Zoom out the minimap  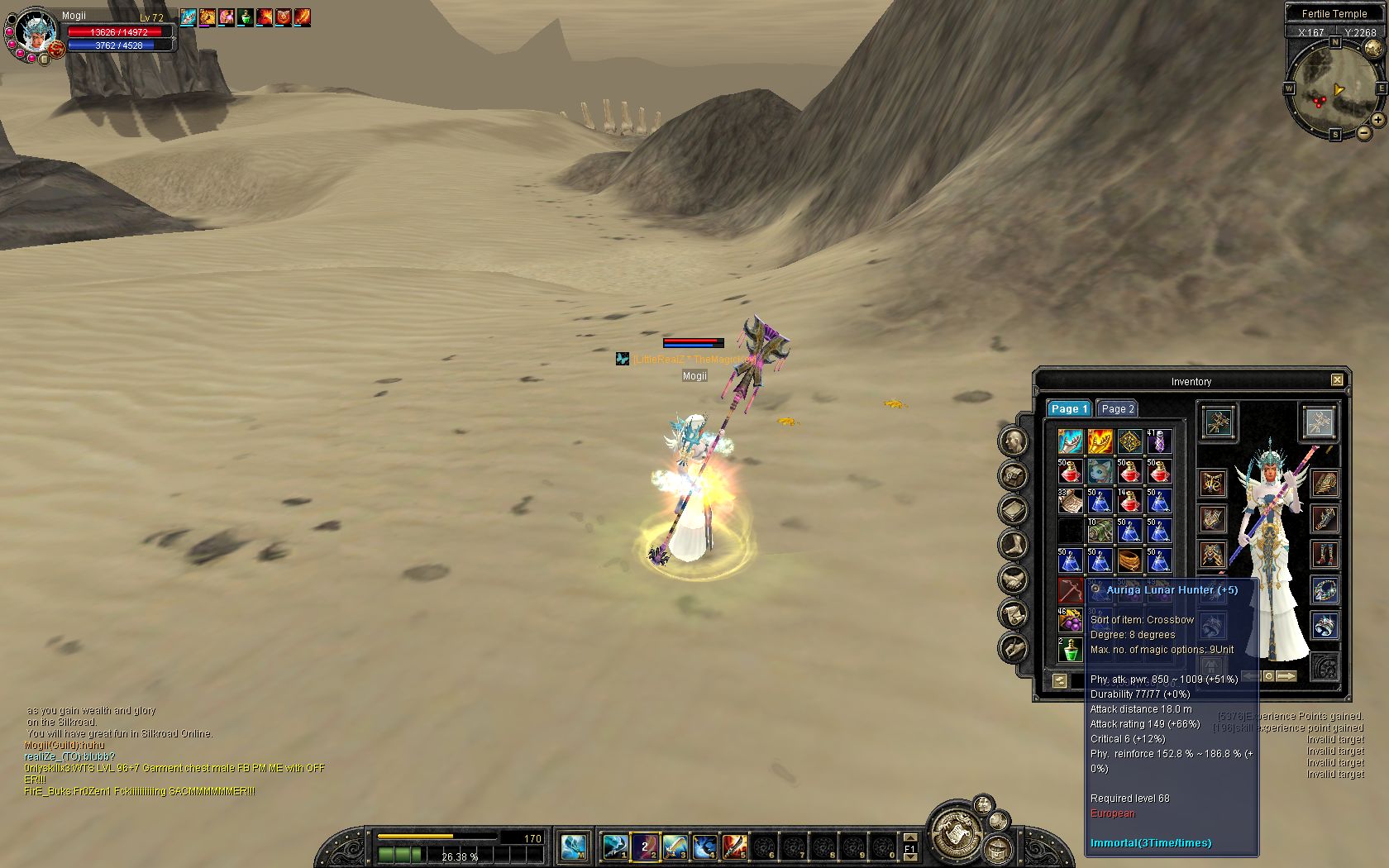coord(1365,133)
